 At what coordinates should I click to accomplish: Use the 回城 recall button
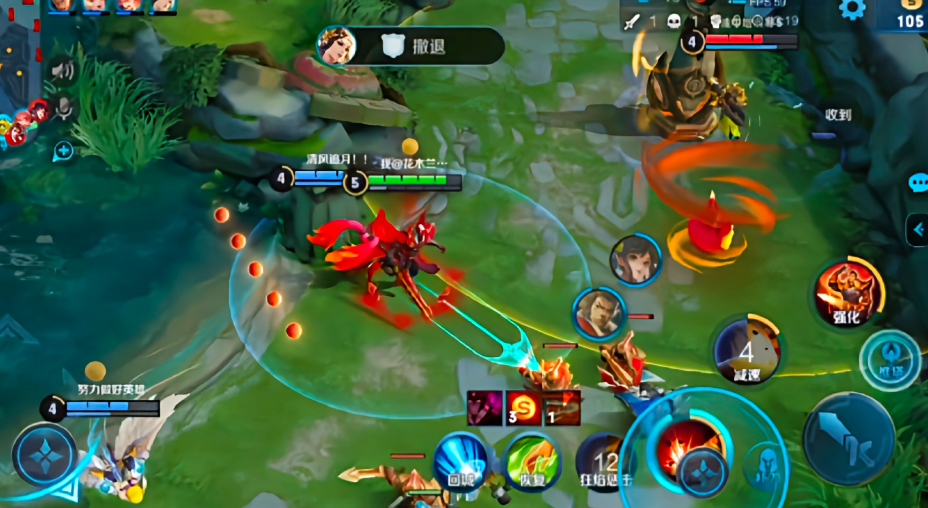tap(460, 462)
